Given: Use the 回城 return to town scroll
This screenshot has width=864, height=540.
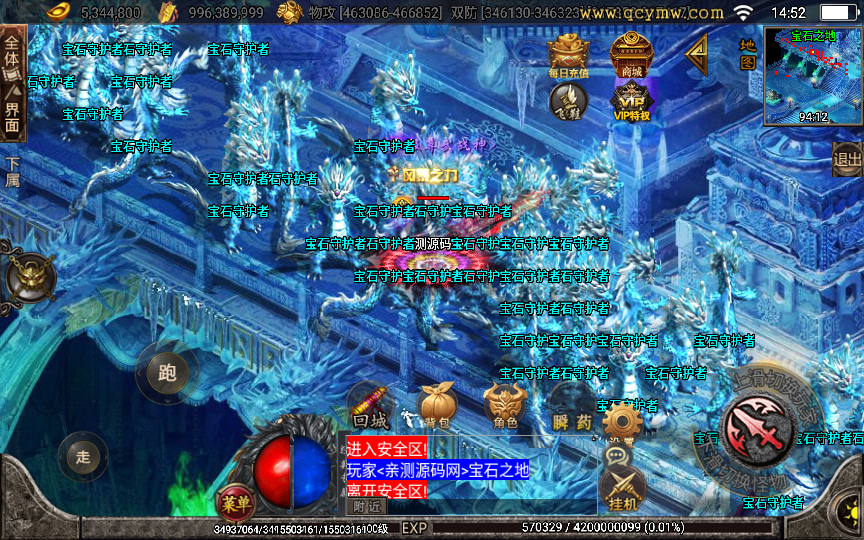Looking at the screenshot, I should pos(370,408).
